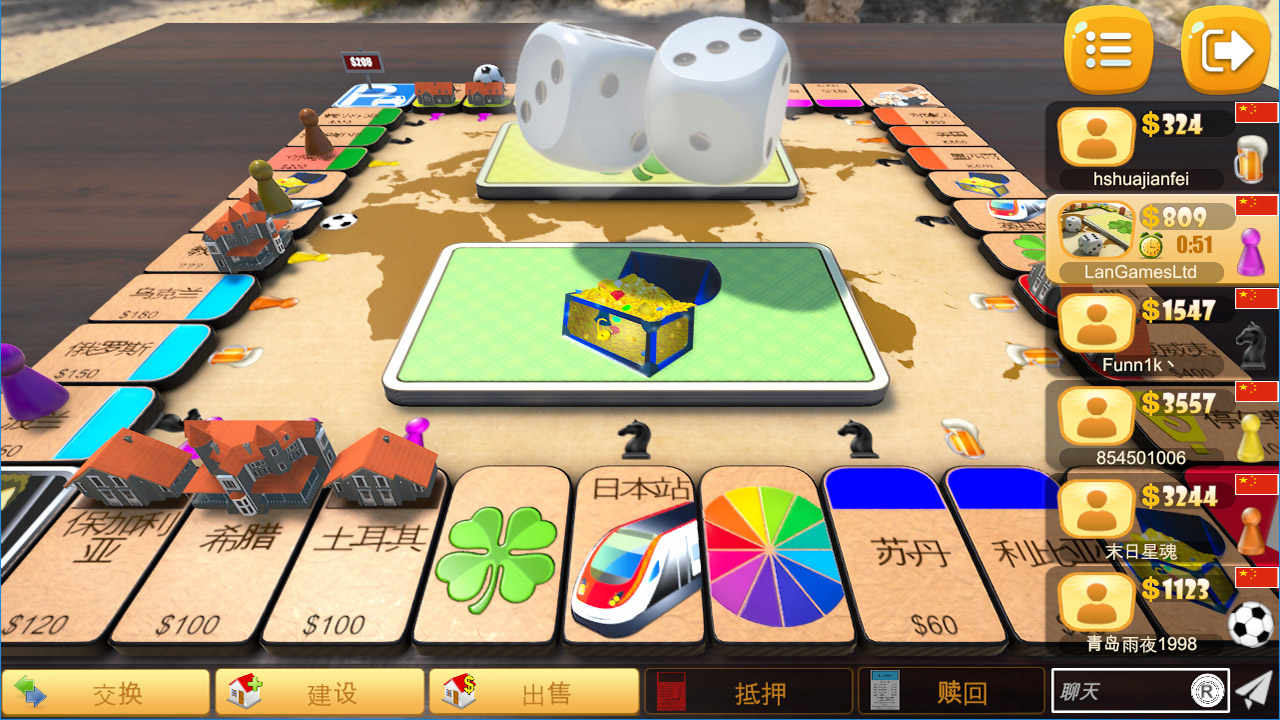The image size is (1280, 720).
Task: Open the game options menu icon
Action: click(x=1108, y=50)
